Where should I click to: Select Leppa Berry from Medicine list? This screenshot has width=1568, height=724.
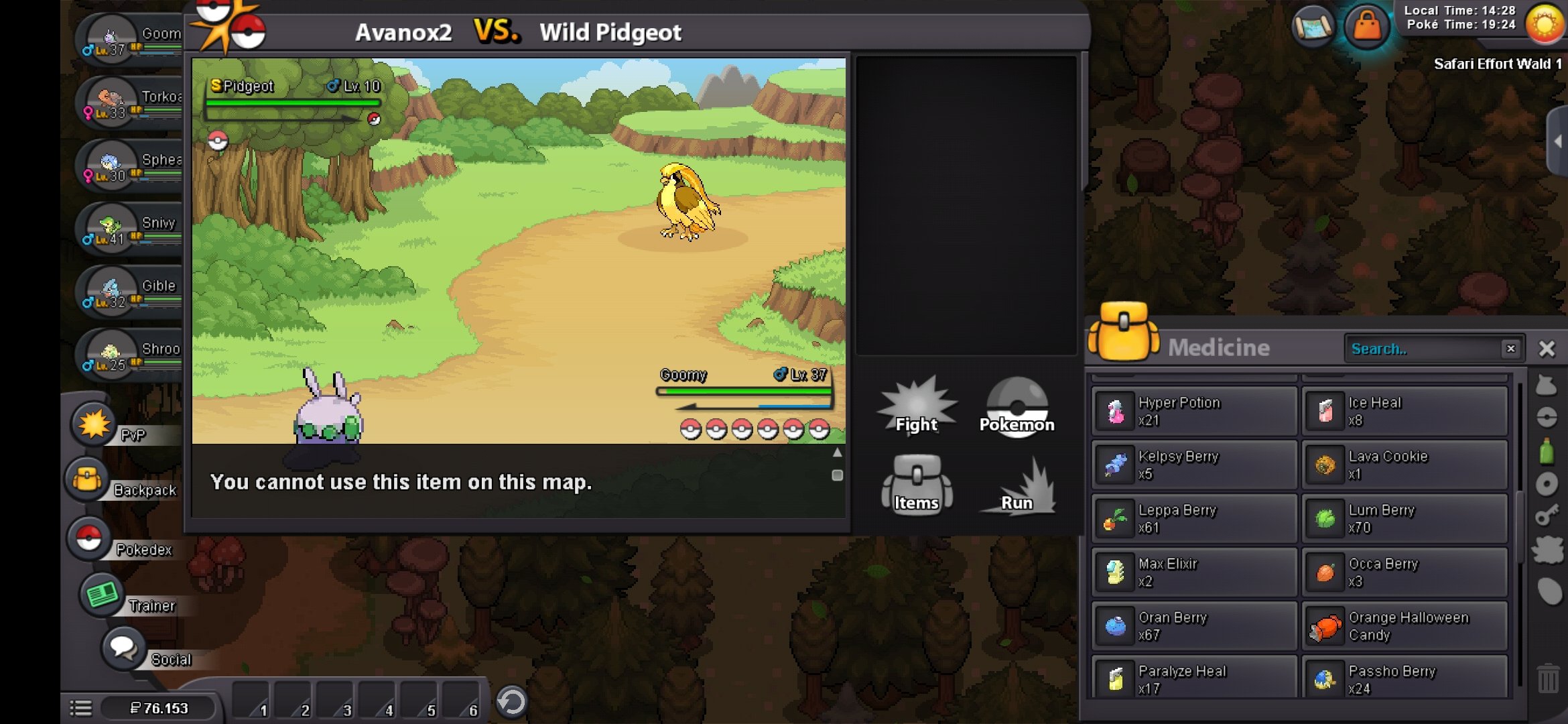click(1194, 518)
